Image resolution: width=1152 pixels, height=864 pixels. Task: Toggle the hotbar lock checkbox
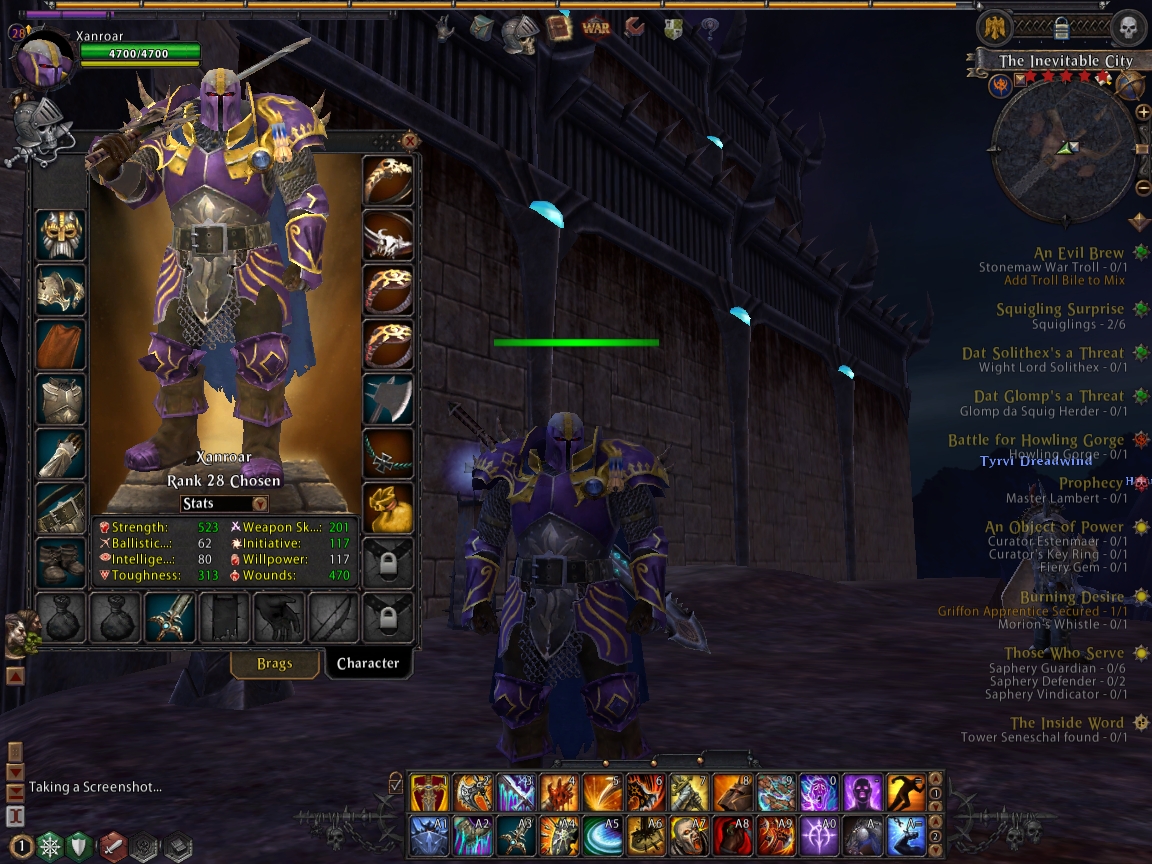(x=396, y=782)
